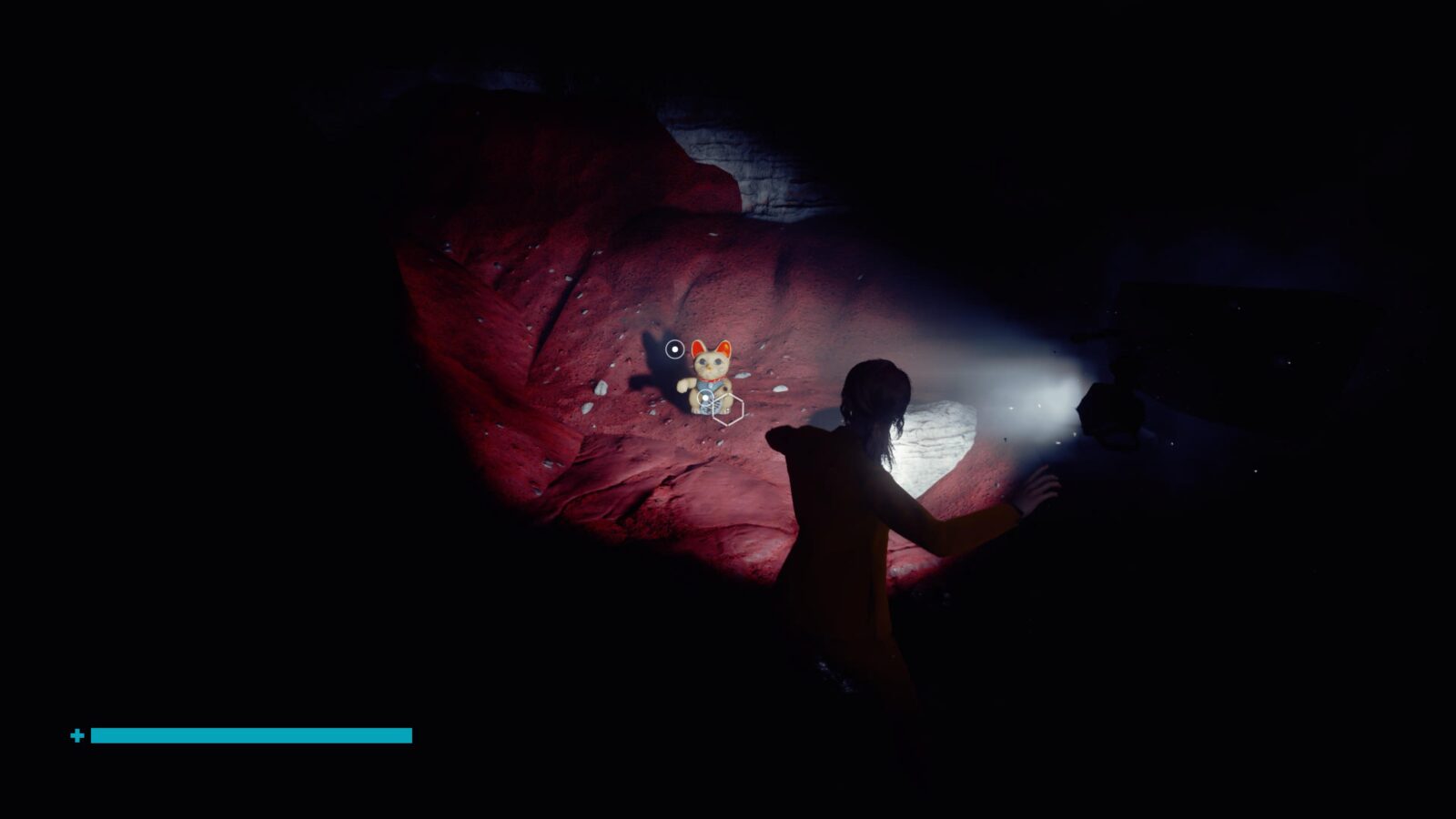Click the plus symbol beside the health bar
The height and width of the screenshot is (819, 1456).
tap(77, 733)
